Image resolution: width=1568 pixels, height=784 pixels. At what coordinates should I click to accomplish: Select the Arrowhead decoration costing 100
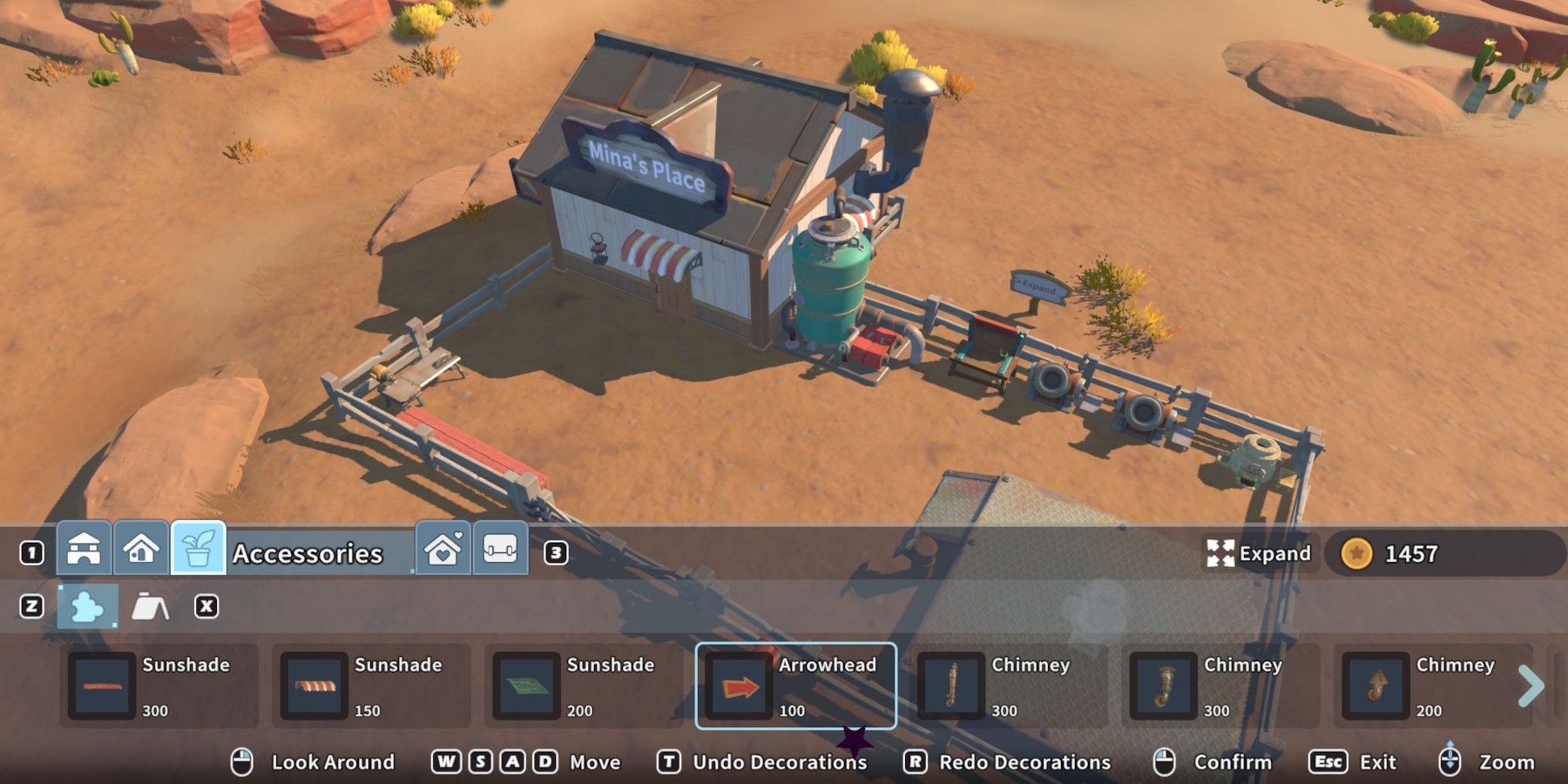[797, 686]
